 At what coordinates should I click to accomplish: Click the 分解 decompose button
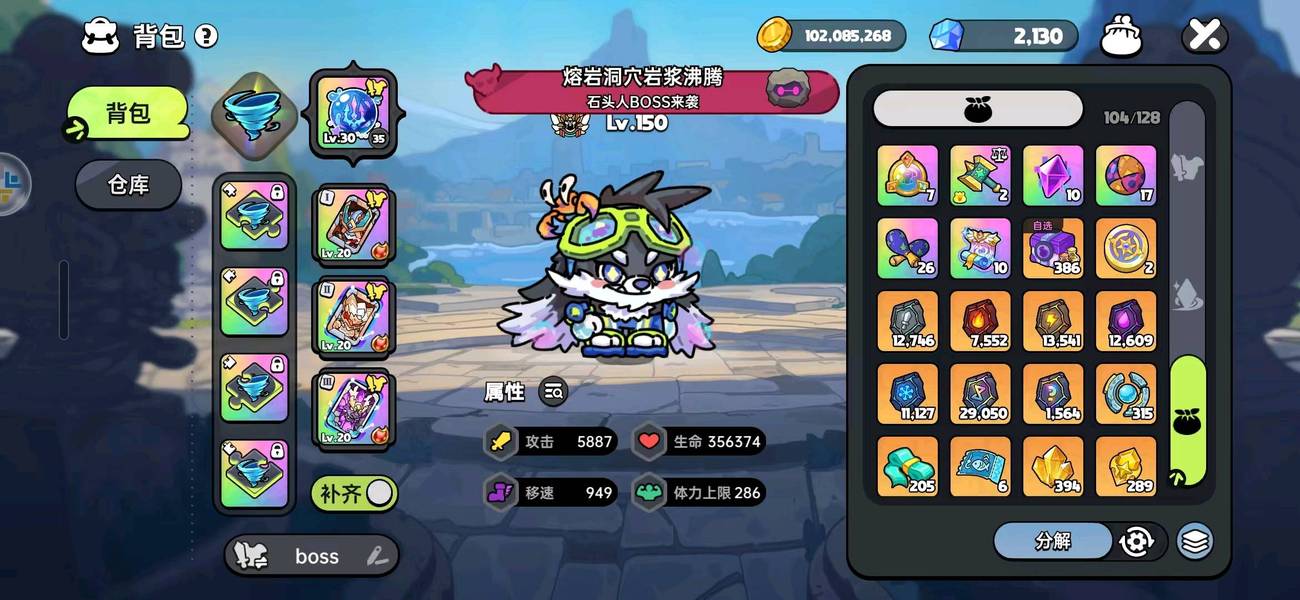tap(1052, 541)
